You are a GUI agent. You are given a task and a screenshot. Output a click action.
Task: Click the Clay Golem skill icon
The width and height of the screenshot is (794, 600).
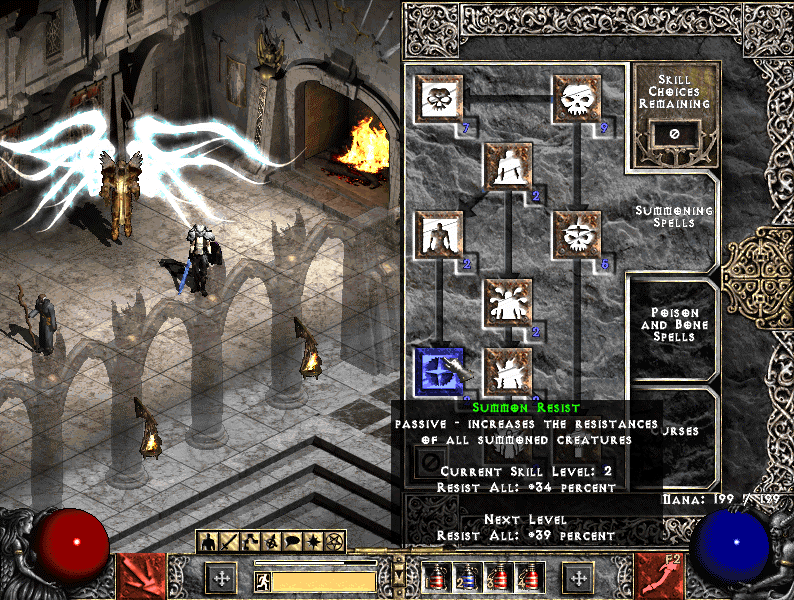pyautogui.click(x=508, y=166)
